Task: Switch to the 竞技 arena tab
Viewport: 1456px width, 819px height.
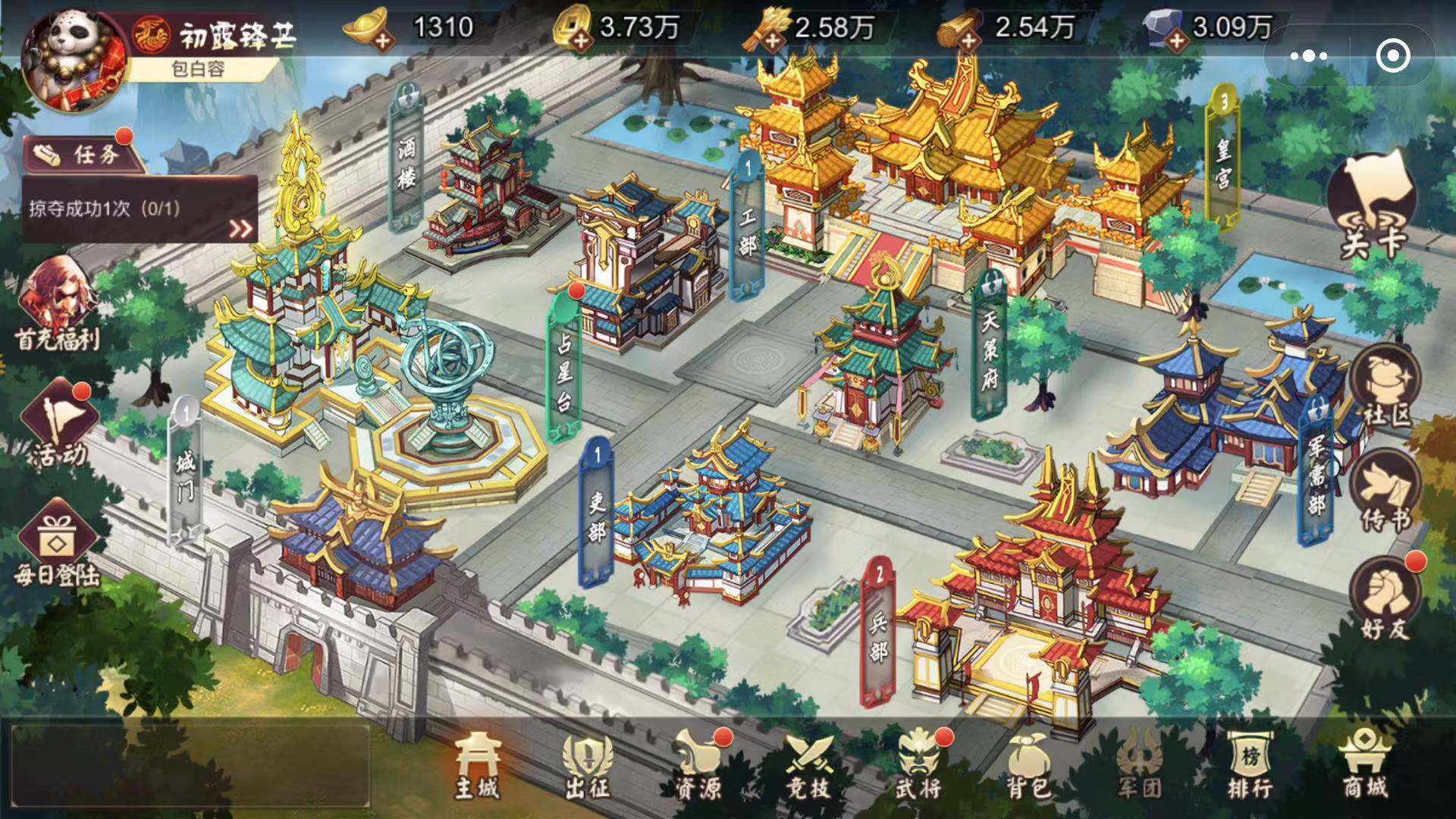Action: 808,764
